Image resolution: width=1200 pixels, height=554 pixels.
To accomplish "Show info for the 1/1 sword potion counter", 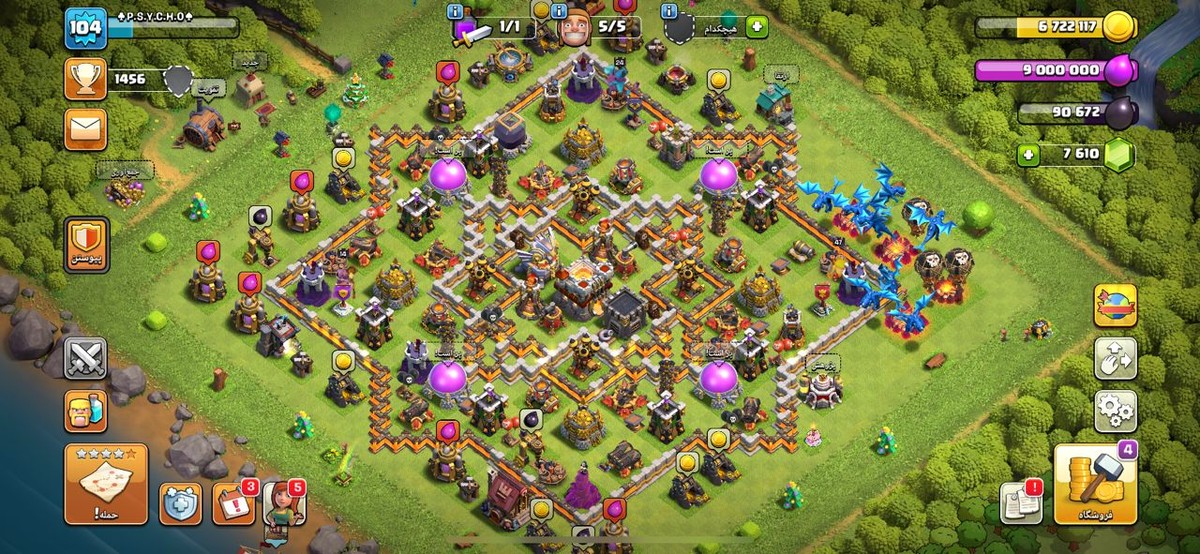I will [456, 11].
